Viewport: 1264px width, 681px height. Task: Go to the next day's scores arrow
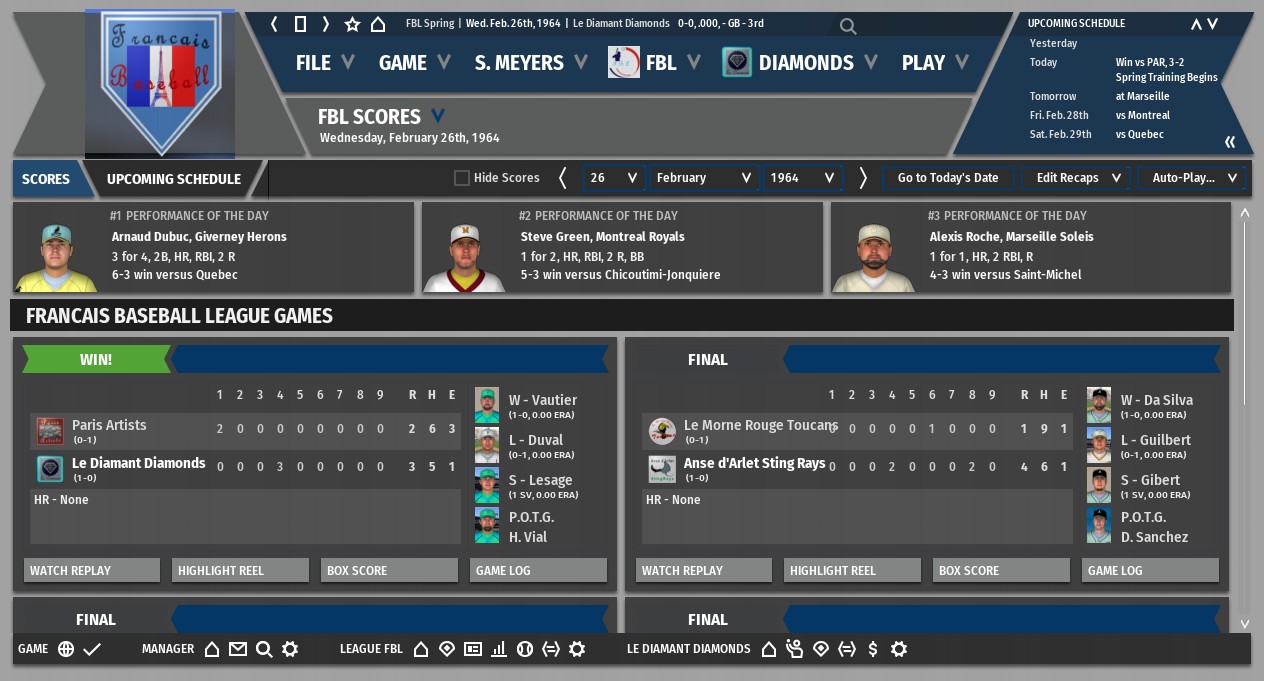(x=863, y=178)
